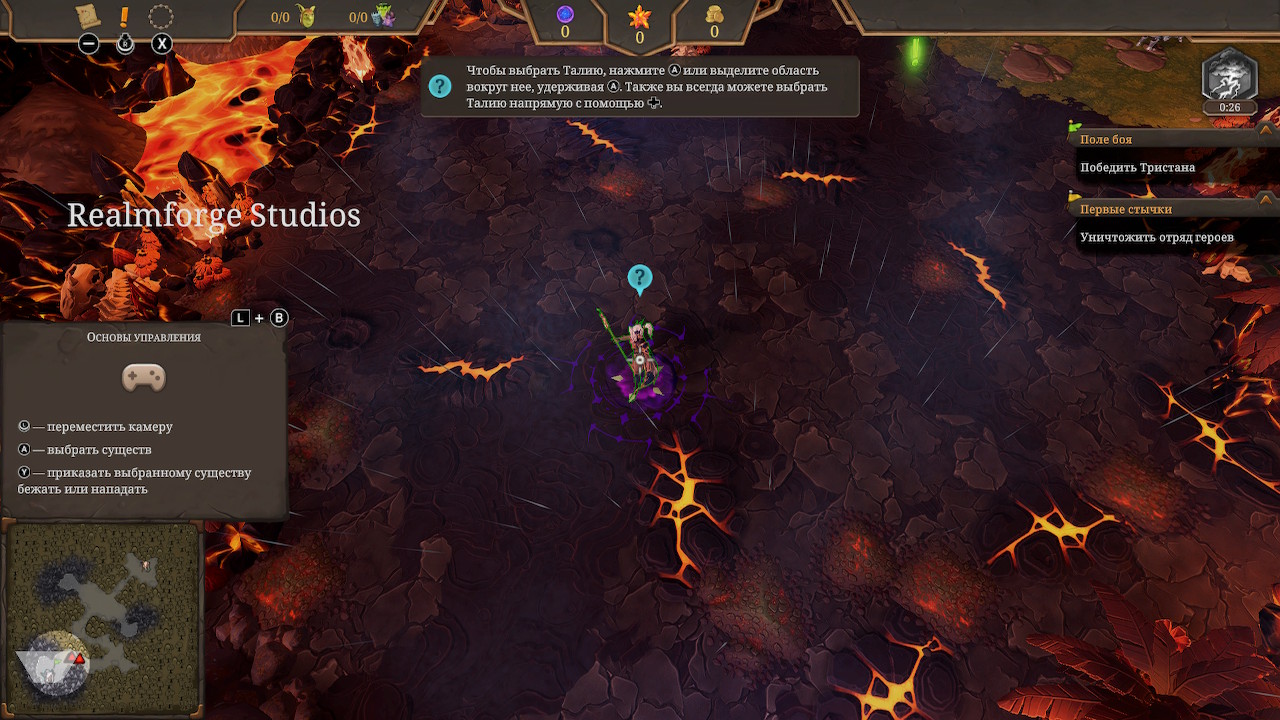Select the "Победить Тристана" objective
Screen dimensions: 1280x720
click(1137, 167)
